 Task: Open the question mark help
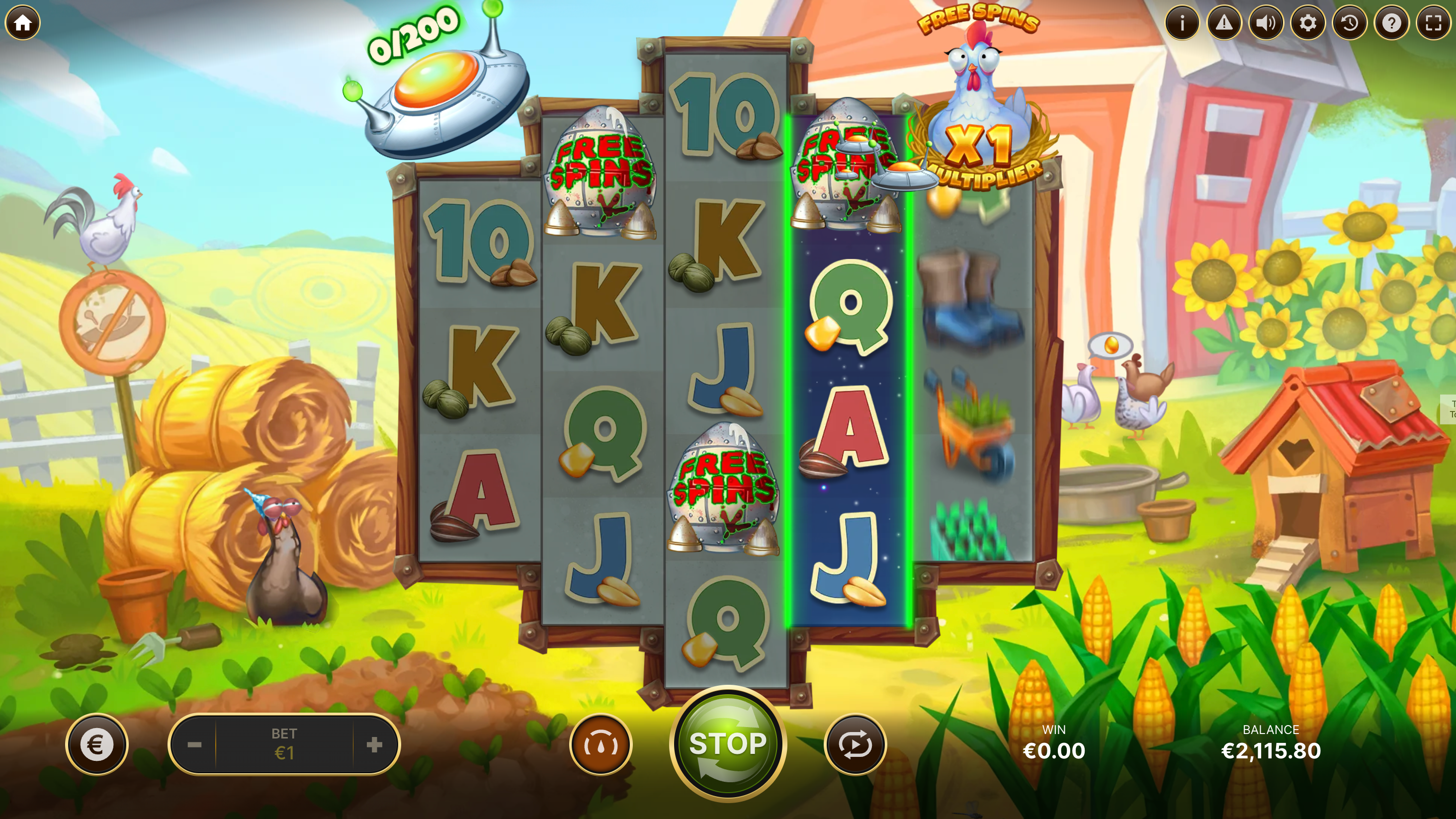pos(1391,22)
